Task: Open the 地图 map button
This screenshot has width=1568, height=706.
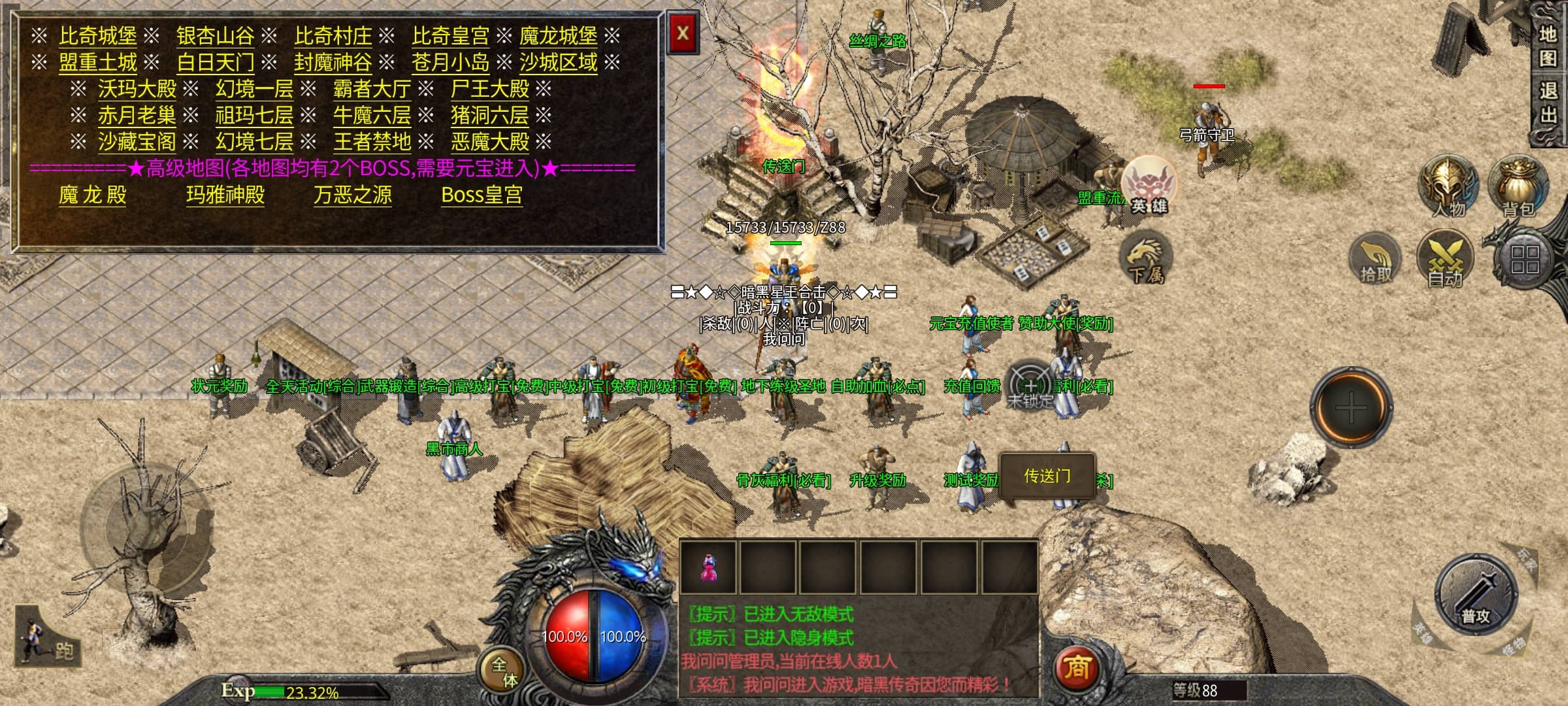Action: 1548,46
